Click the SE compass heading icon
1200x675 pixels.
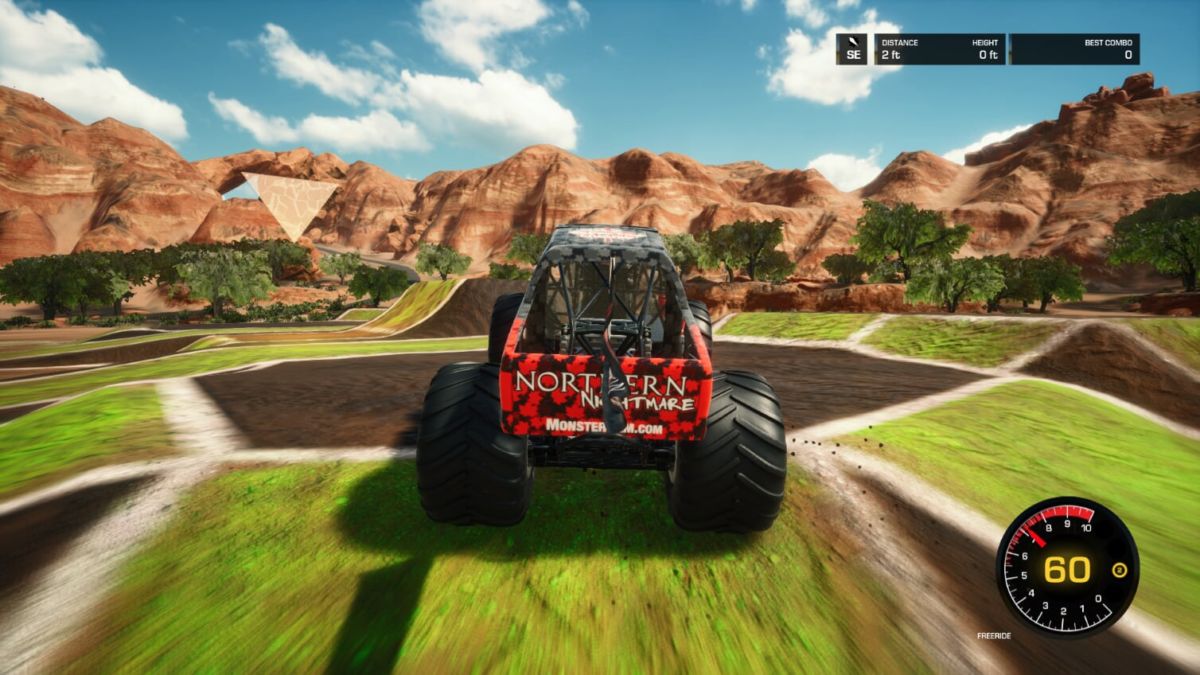tap(851, 49)
